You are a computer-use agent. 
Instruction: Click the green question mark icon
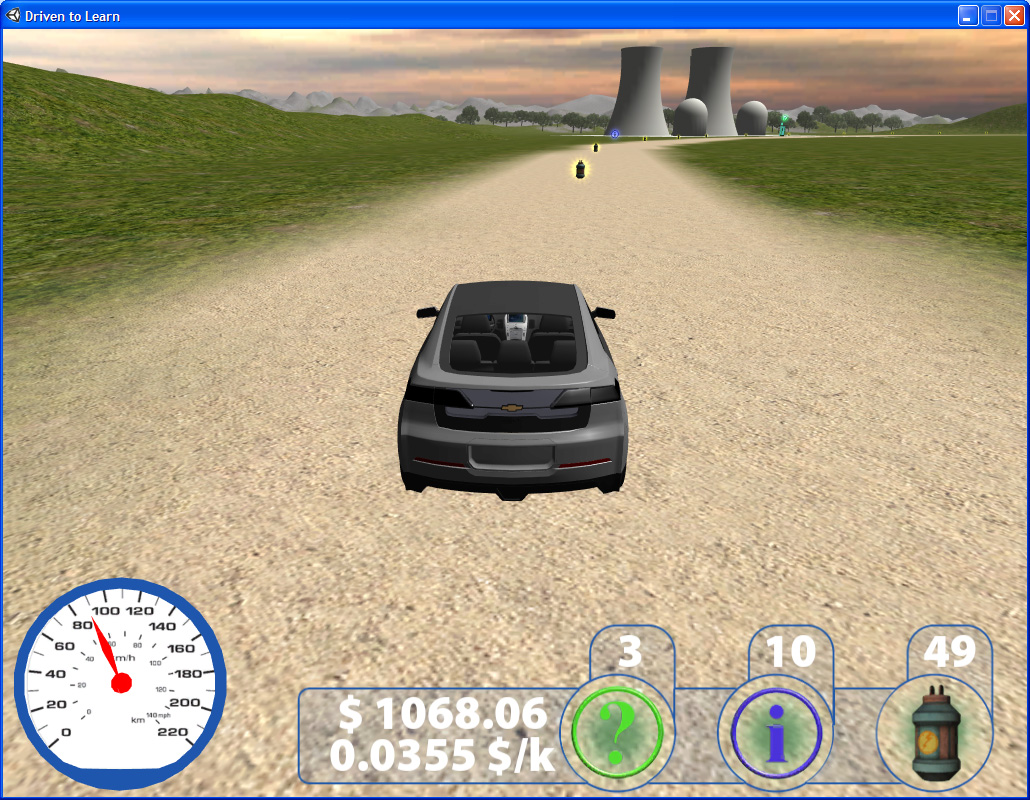(617, 734)
